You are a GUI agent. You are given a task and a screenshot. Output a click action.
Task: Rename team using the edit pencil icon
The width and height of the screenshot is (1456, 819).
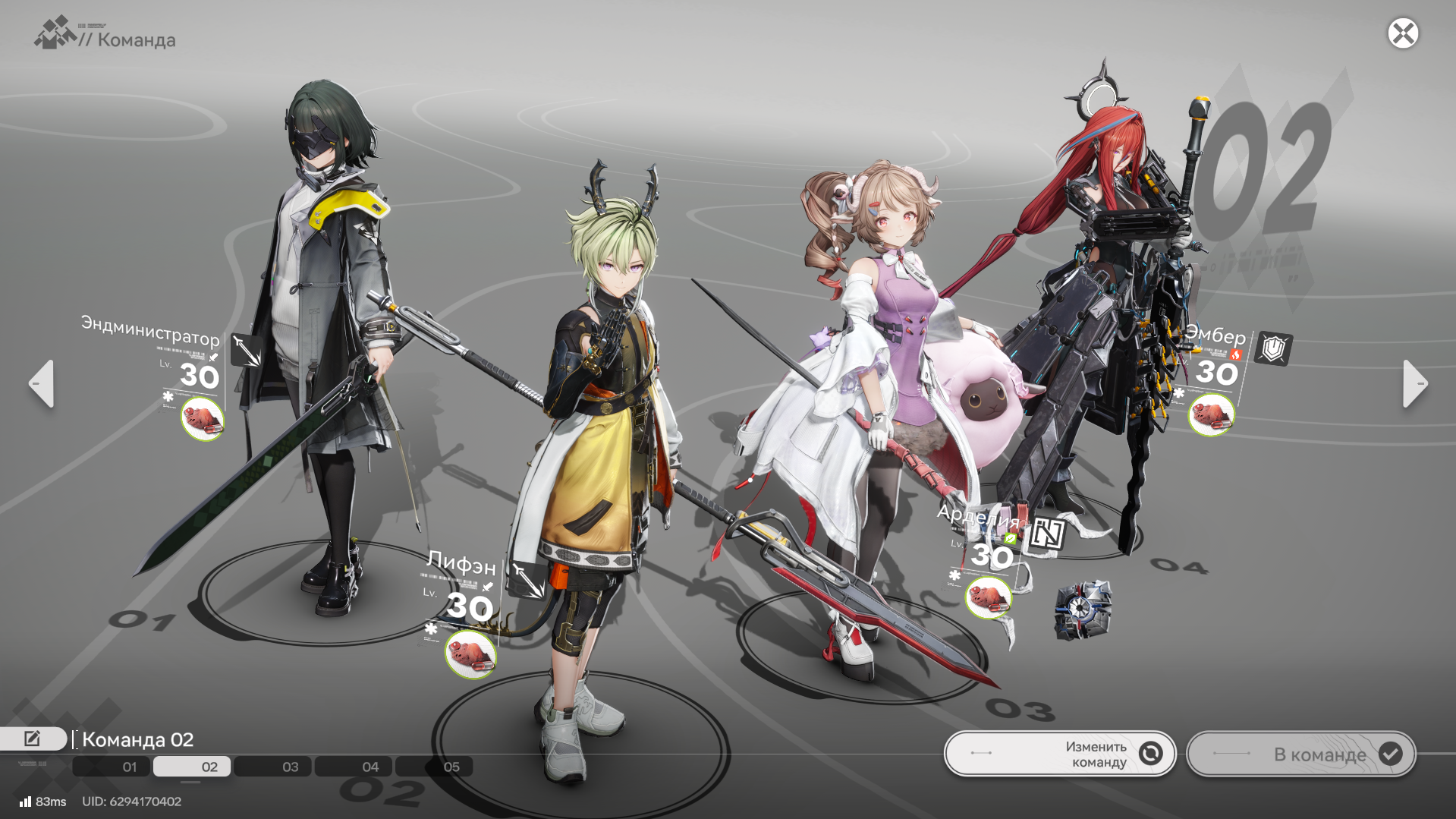[33, 739]
